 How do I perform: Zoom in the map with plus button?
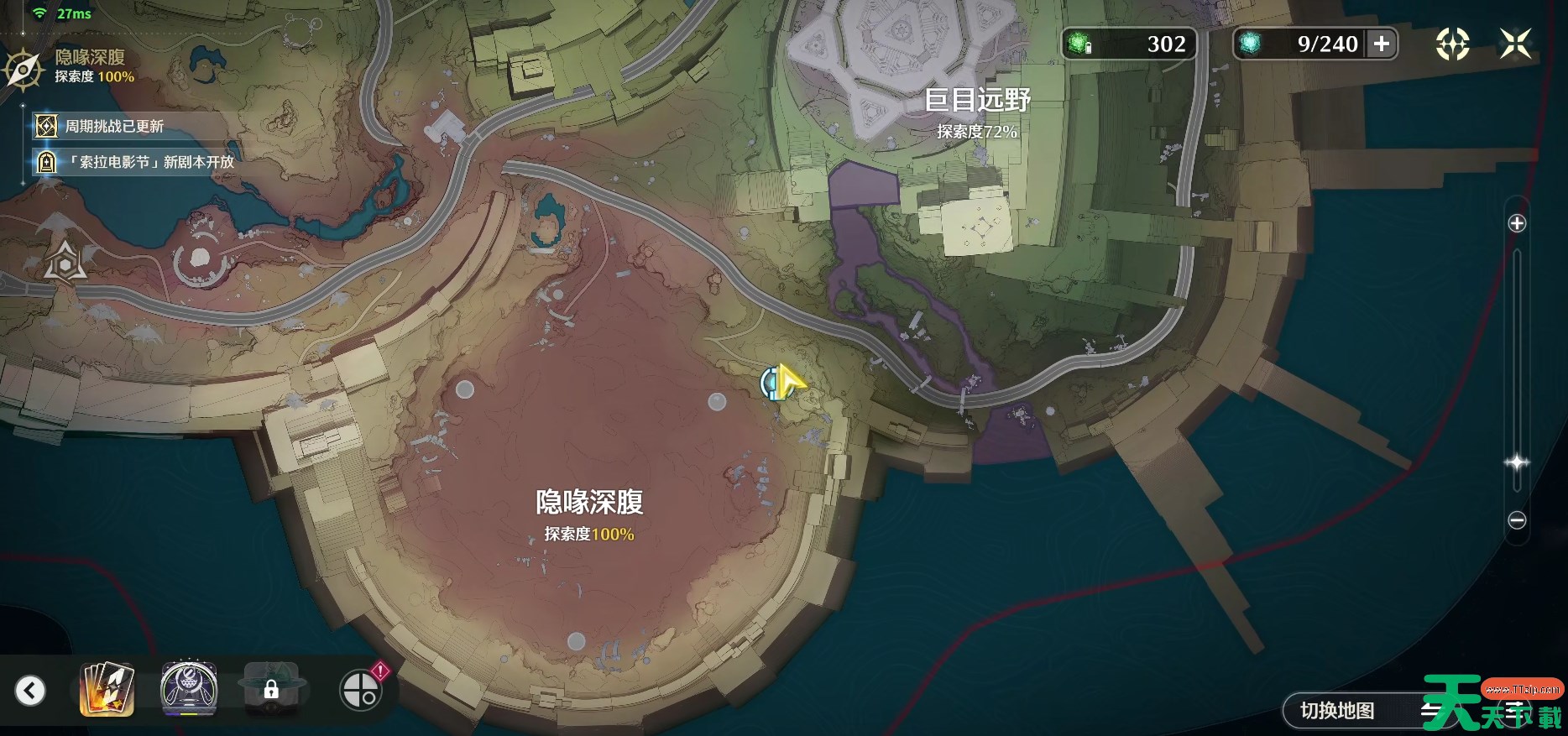click(x=1517, y=223)
